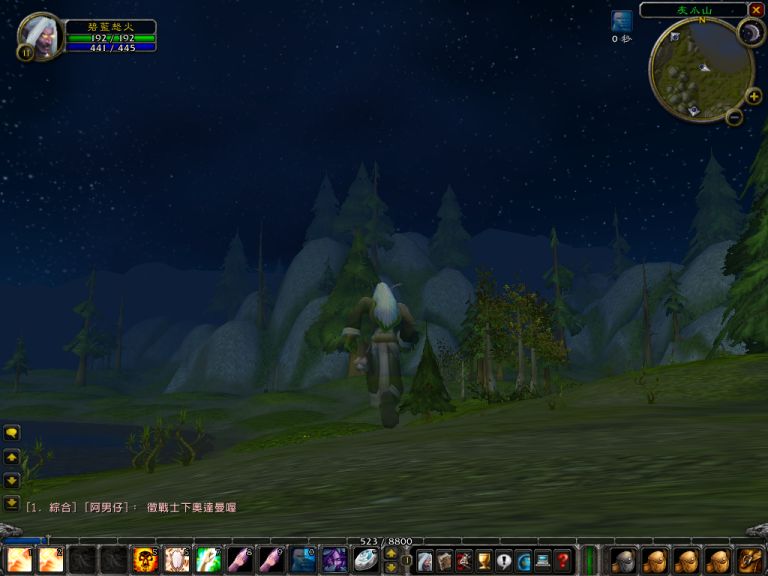The image size is (768, 576).
Task: Close the minimap with the X button
Action: (x=756, y=10)
